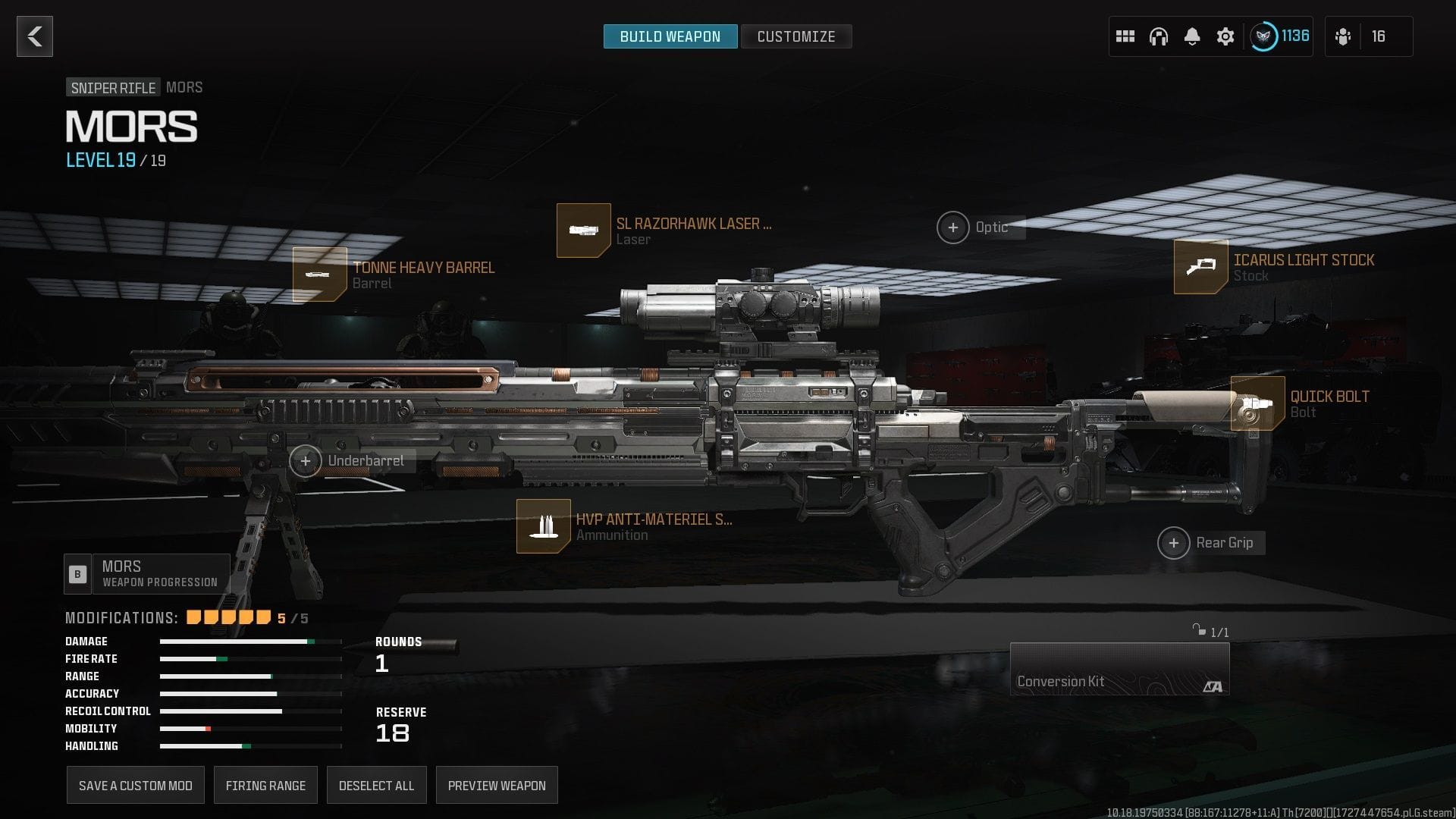Screen dimensions: 1456x819
Task: Add an attachment to the Rear Grip slot
Action: click(x=1174, y=542)
